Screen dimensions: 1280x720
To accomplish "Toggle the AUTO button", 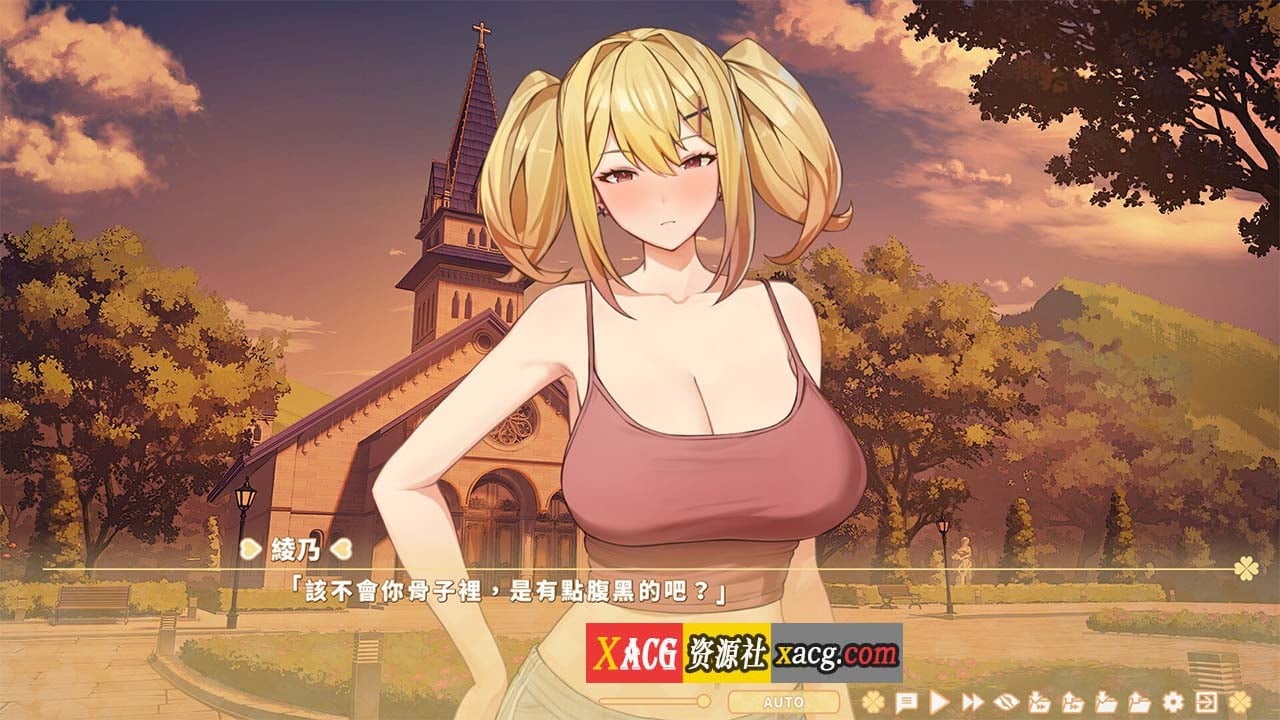I will 783,702.
